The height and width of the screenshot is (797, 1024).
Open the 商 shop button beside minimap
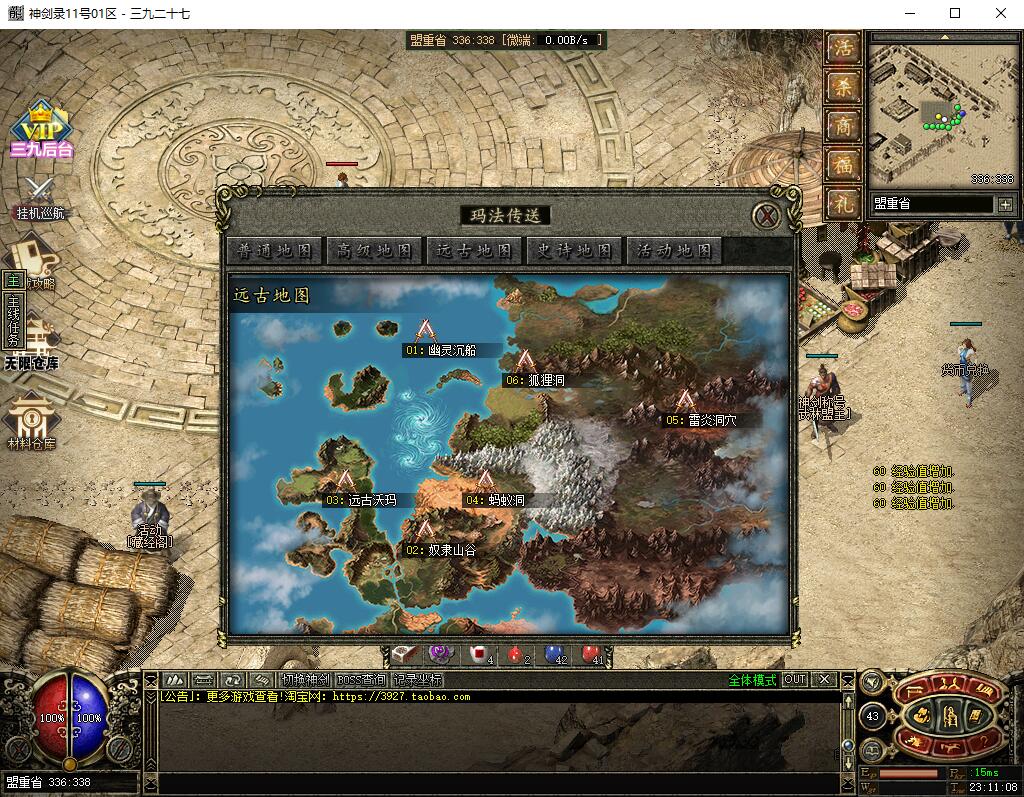[844, 126]
